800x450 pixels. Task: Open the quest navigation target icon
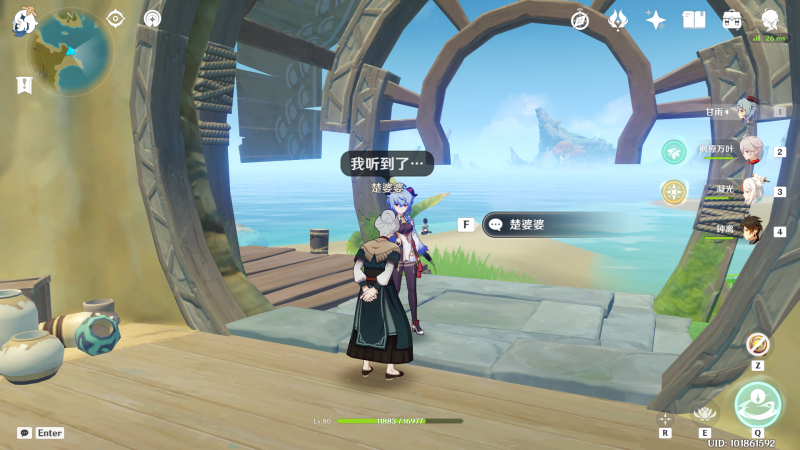(115, 18)
